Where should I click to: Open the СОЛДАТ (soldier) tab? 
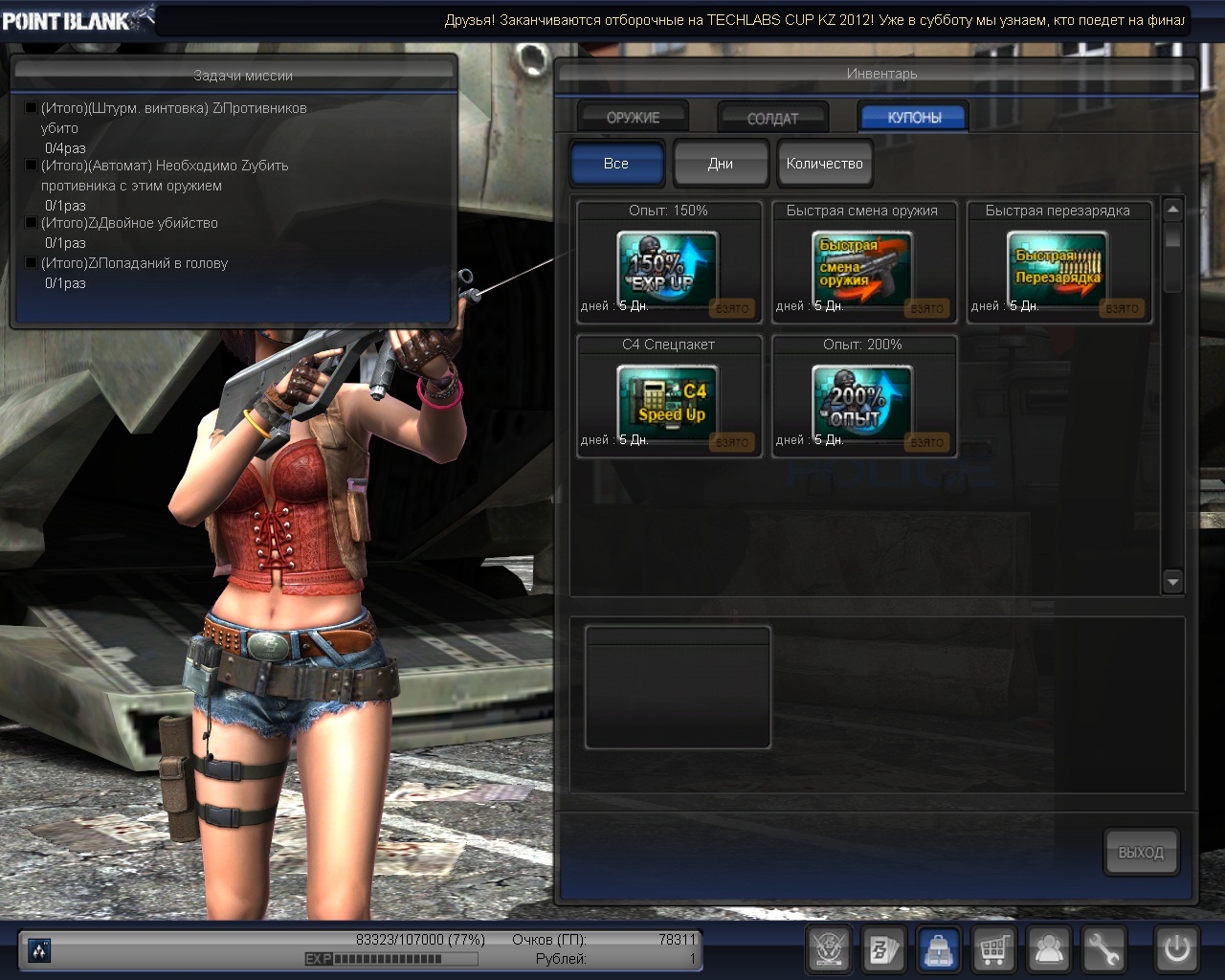coord(772,118)
